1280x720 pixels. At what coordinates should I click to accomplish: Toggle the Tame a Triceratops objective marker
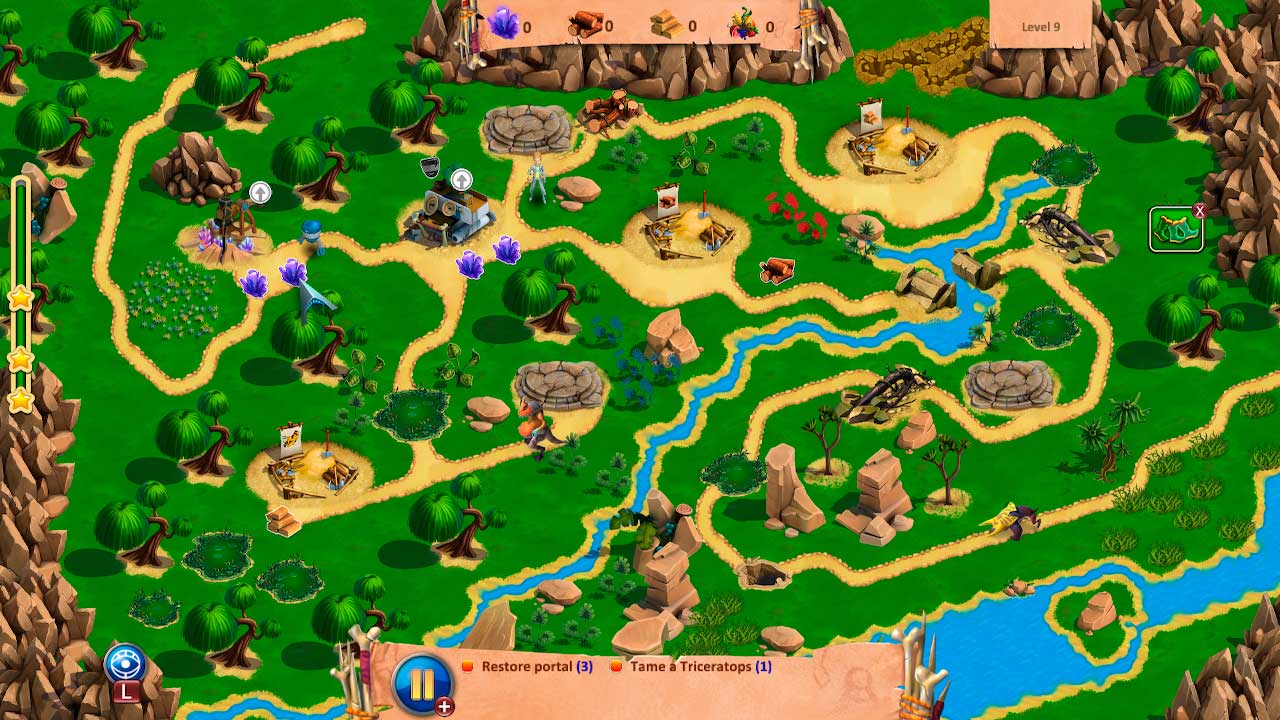(617, 666)
